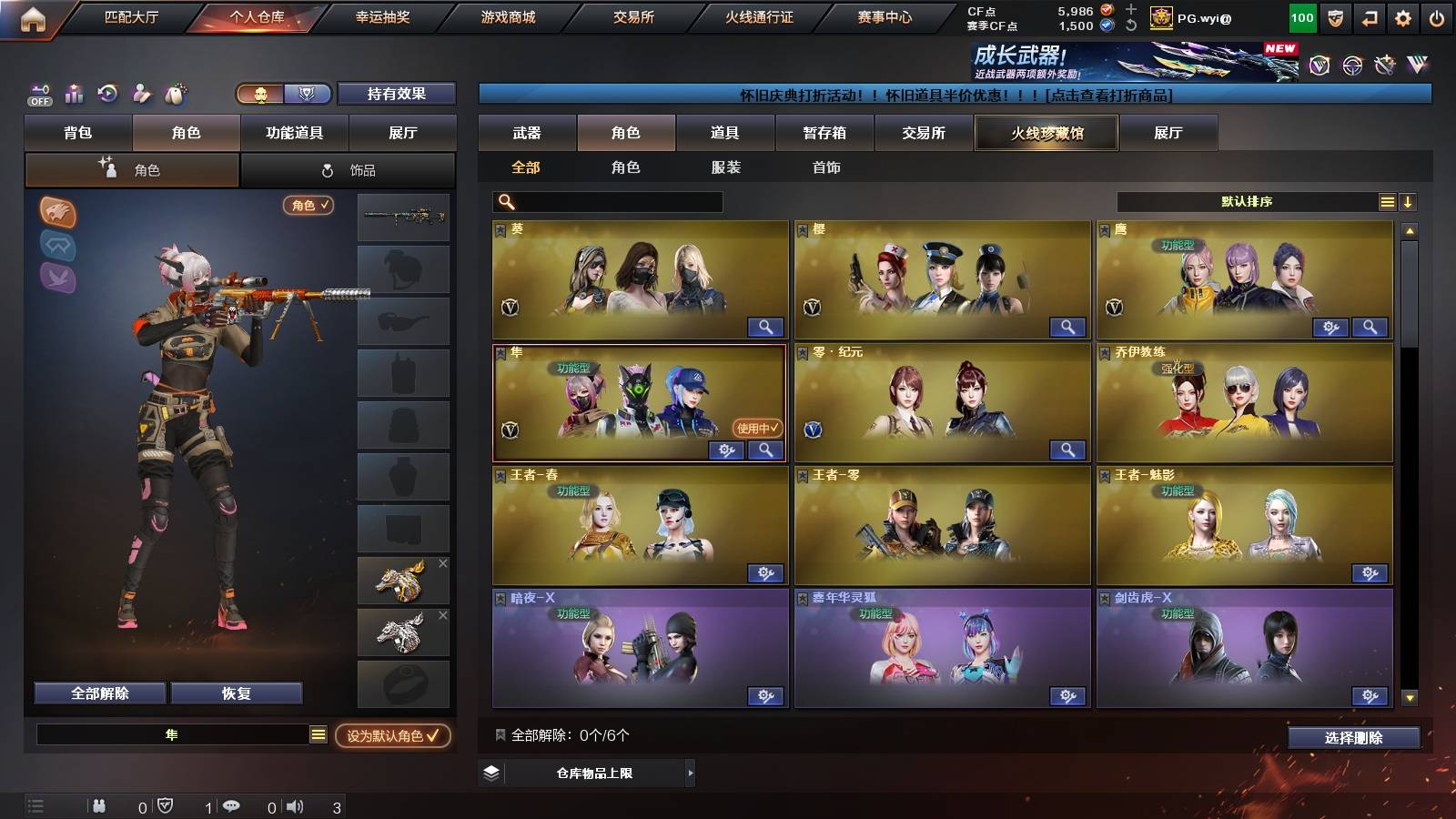Viewport: 1456px width, 819px height.
Task: Toggle the list view icon beside the sort dropdown
Action: click(1387, 201)
